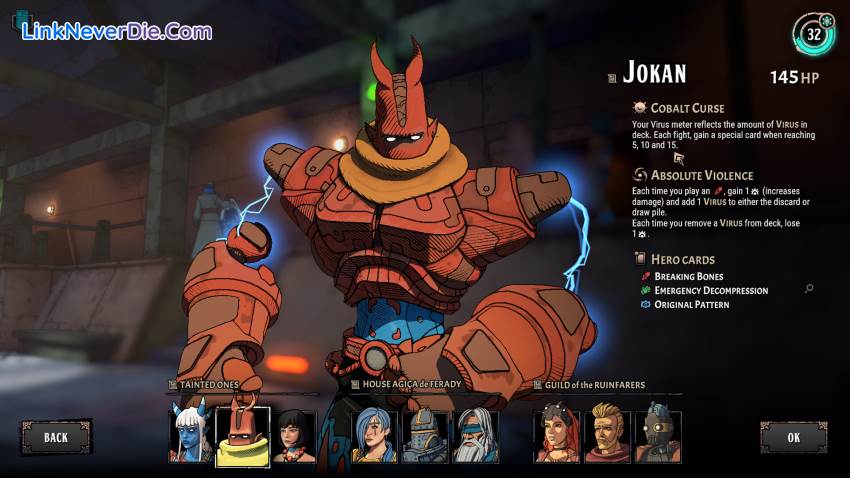Click the magnifier icon beside hero cards
The height and width of the screenshot is (478, 850).
coord(809,289)
